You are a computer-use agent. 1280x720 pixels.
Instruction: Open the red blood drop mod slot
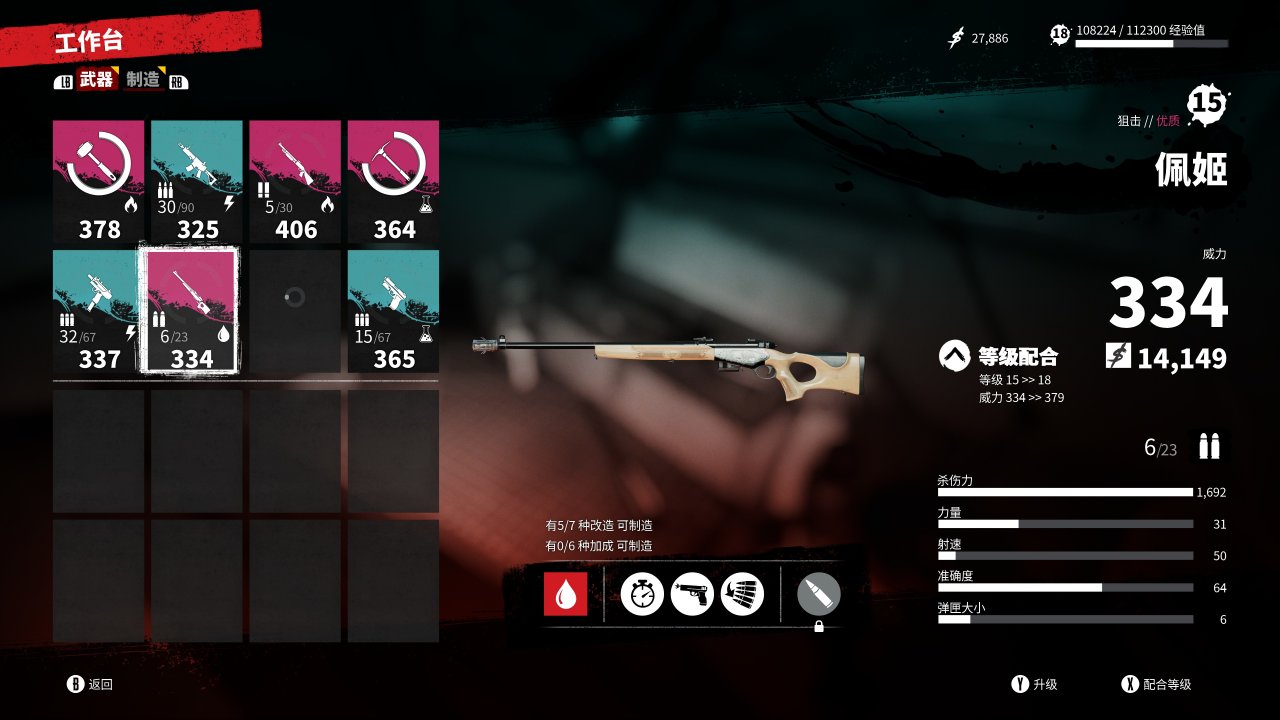566,594
